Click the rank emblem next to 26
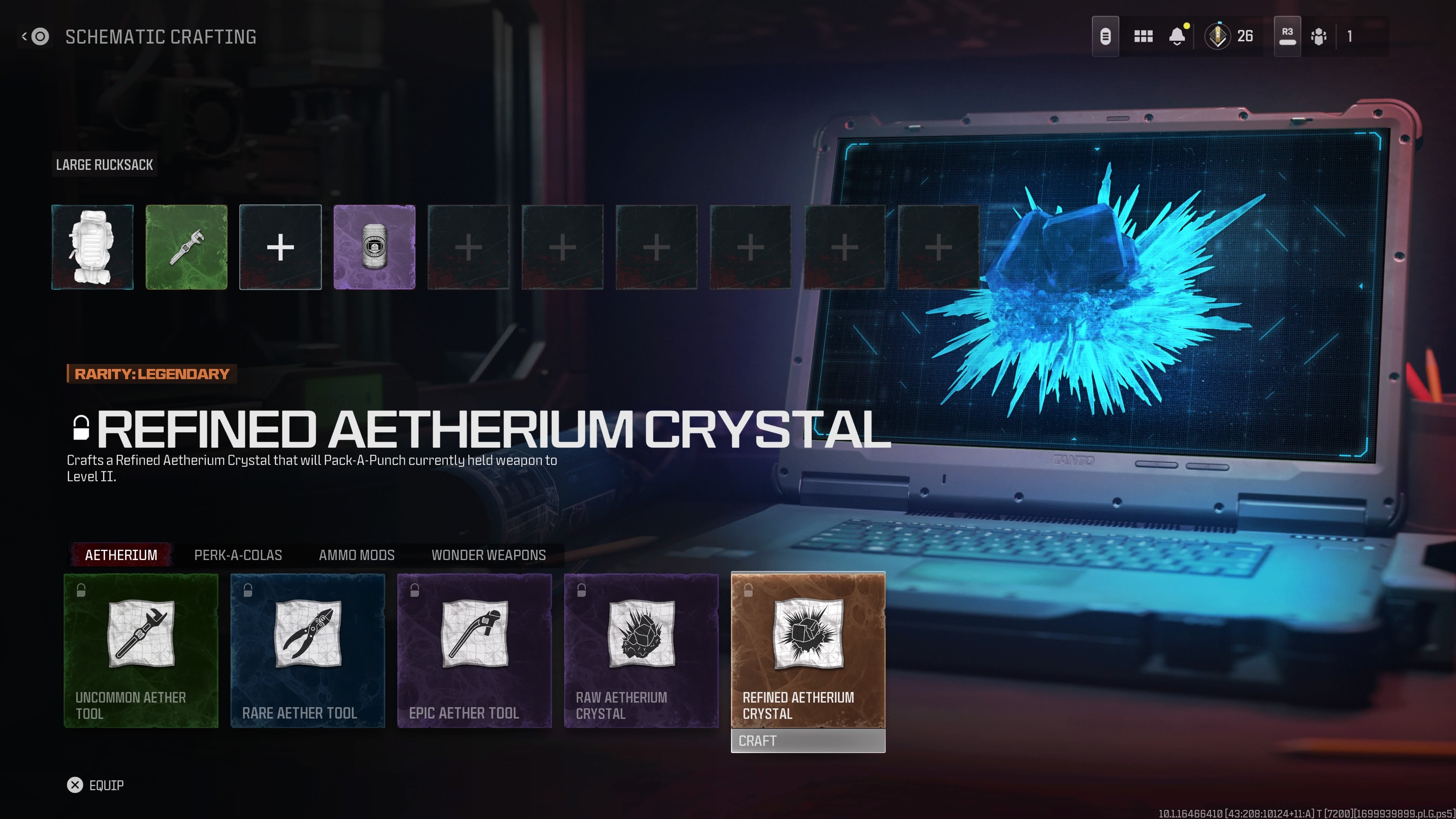Screen dimensions: 1456x819 click(1216, 36)
